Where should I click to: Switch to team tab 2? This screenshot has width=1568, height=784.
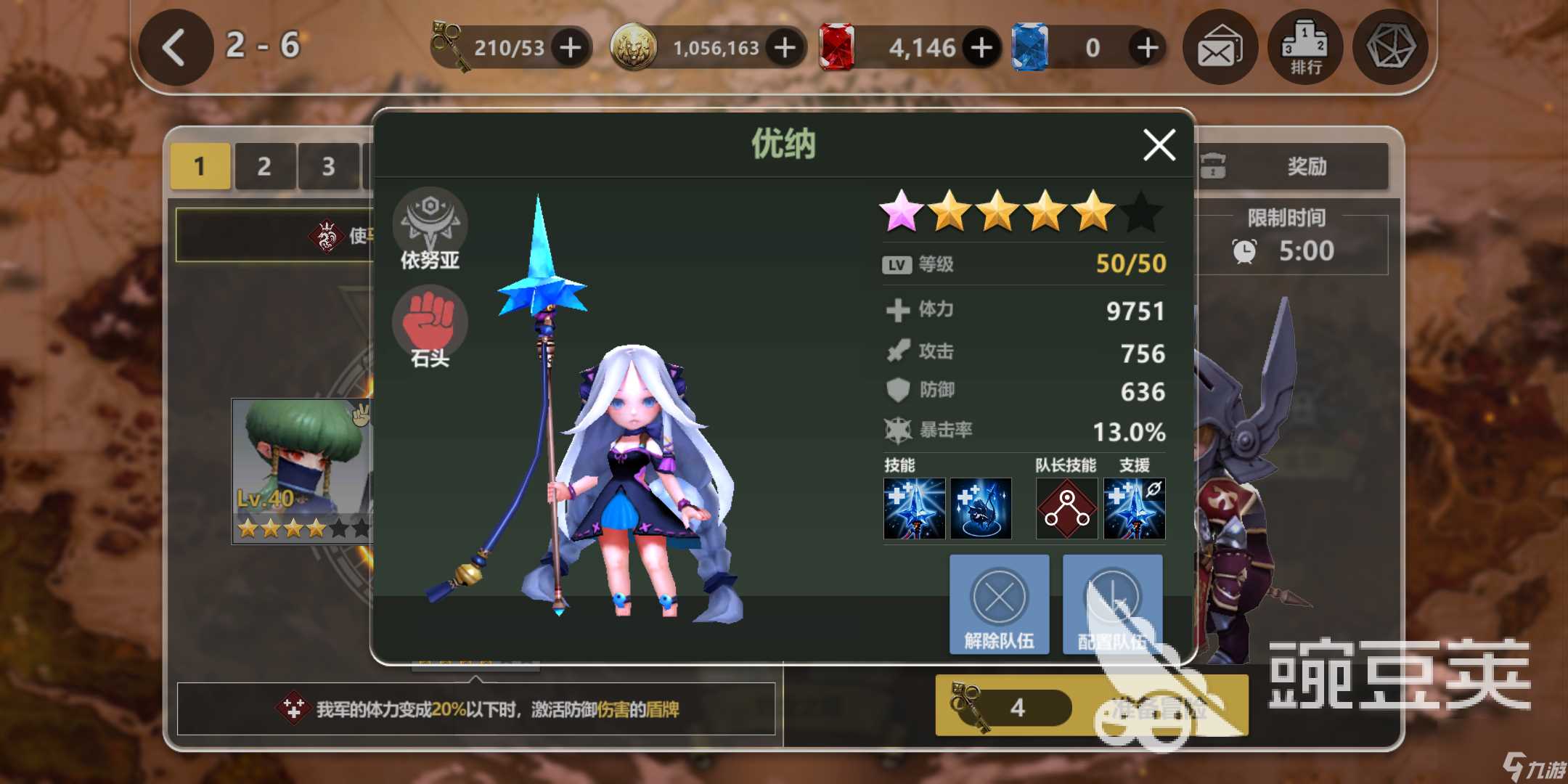click(x=264, y=166)
